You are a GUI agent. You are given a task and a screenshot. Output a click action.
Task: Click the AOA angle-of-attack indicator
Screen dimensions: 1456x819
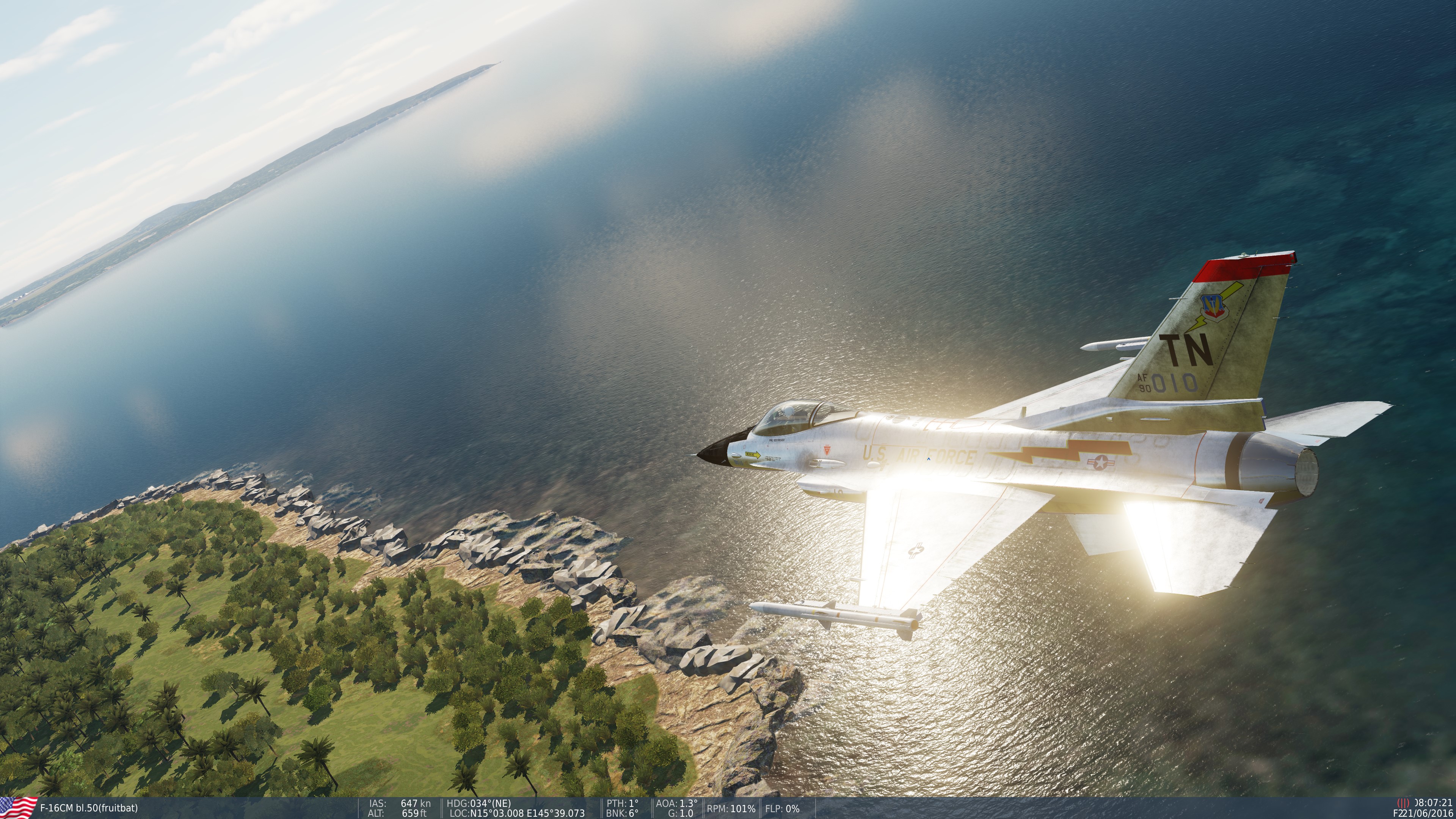676,803
